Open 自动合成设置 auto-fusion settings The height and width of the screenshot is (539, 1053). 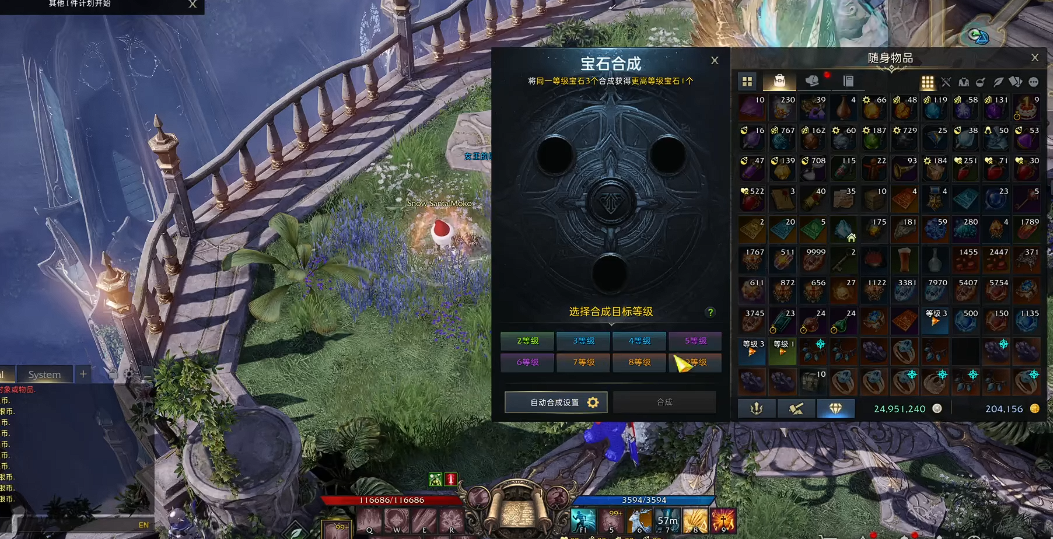pyautogui.click(x=555, y=402)
